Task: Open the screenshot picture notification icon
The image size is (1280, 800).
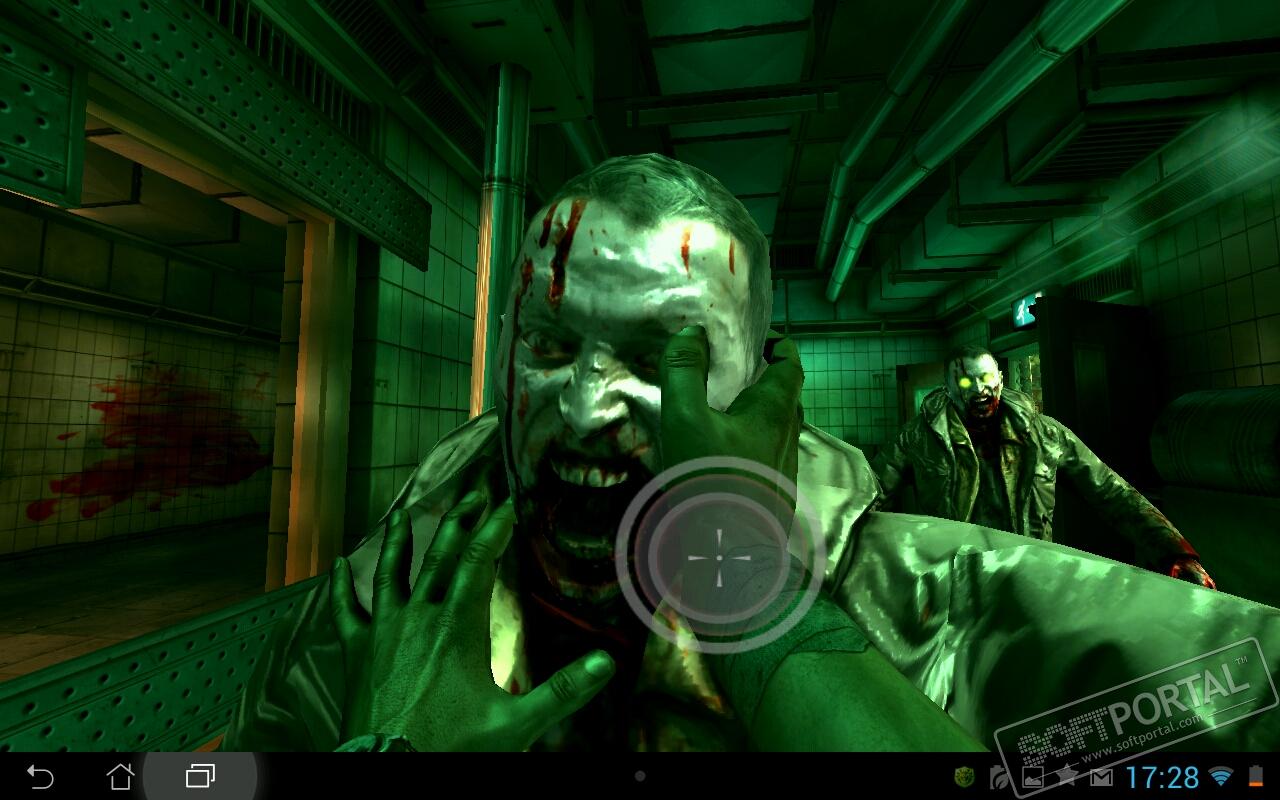Action: click(1033, 777)
